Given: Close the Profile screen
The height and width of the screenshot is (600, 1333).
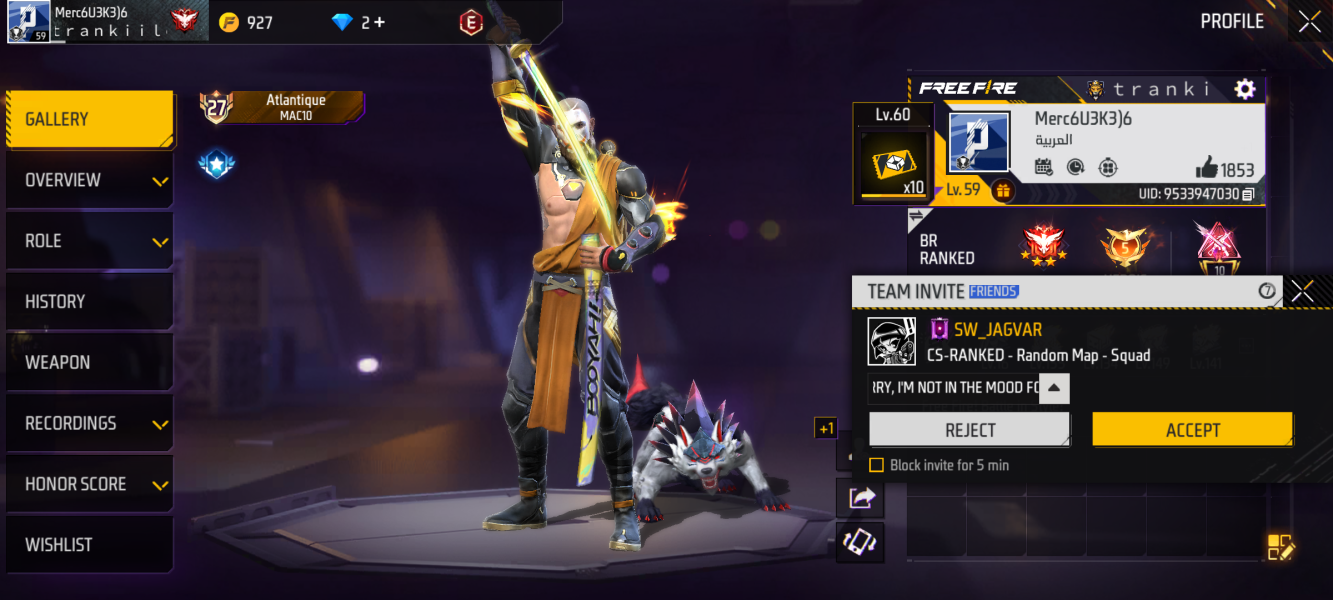Looking at the screenshot, I should [1309, 22].
